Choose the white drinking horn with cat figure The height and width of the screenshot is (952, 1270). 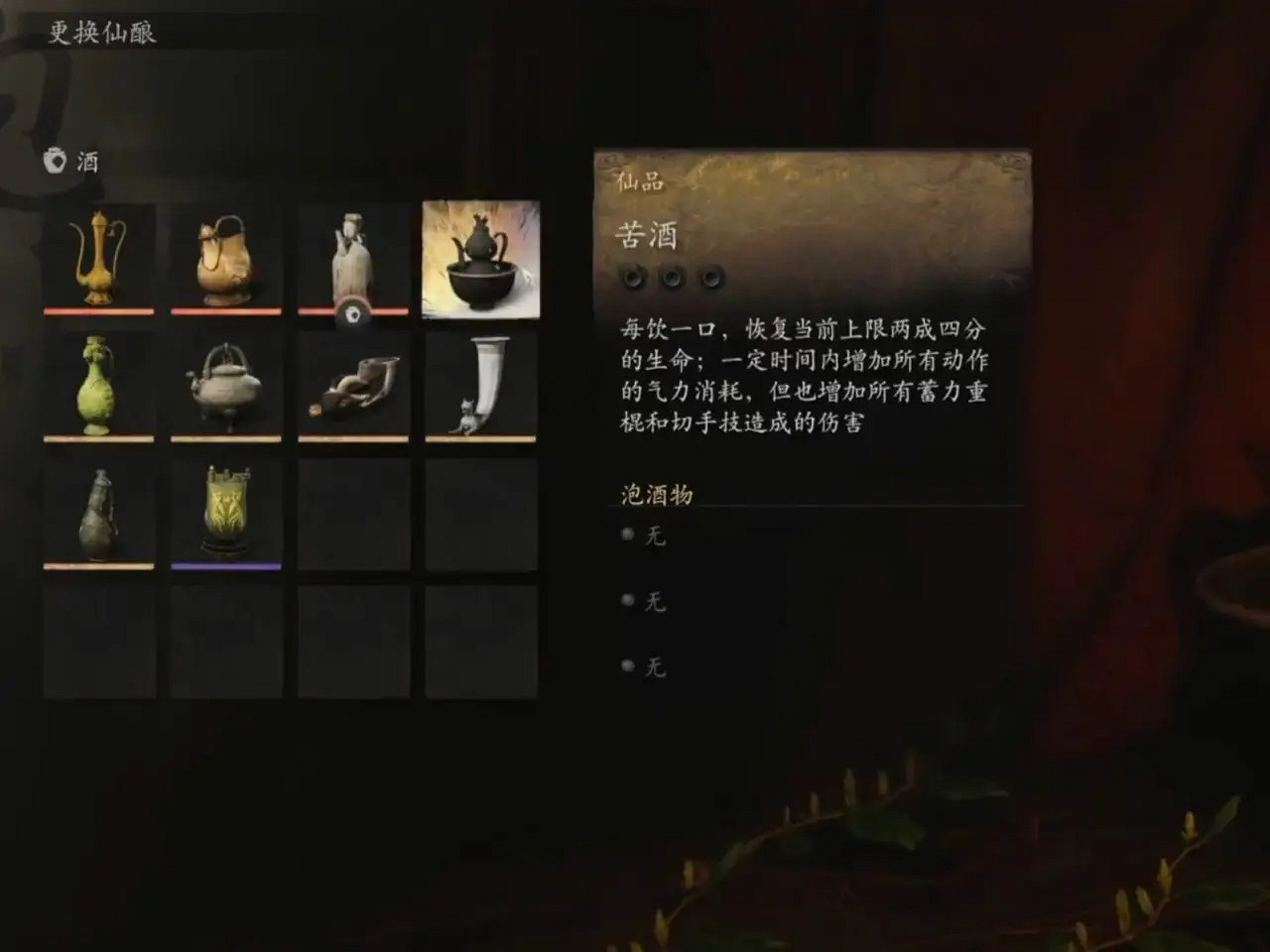click(480, 387)
